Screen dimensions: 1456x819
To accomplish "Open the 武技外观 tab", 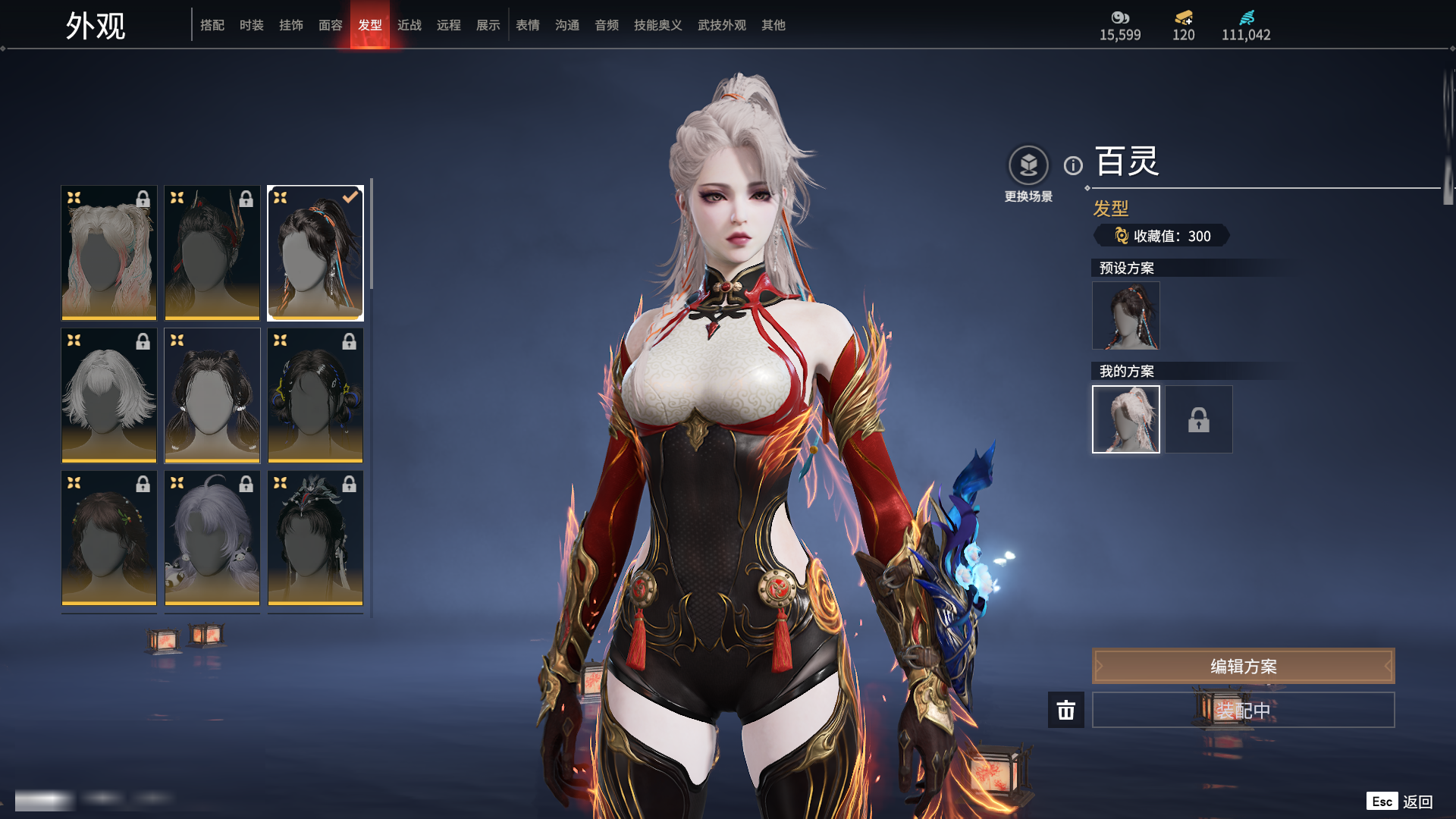I will [x=721, y=25].
